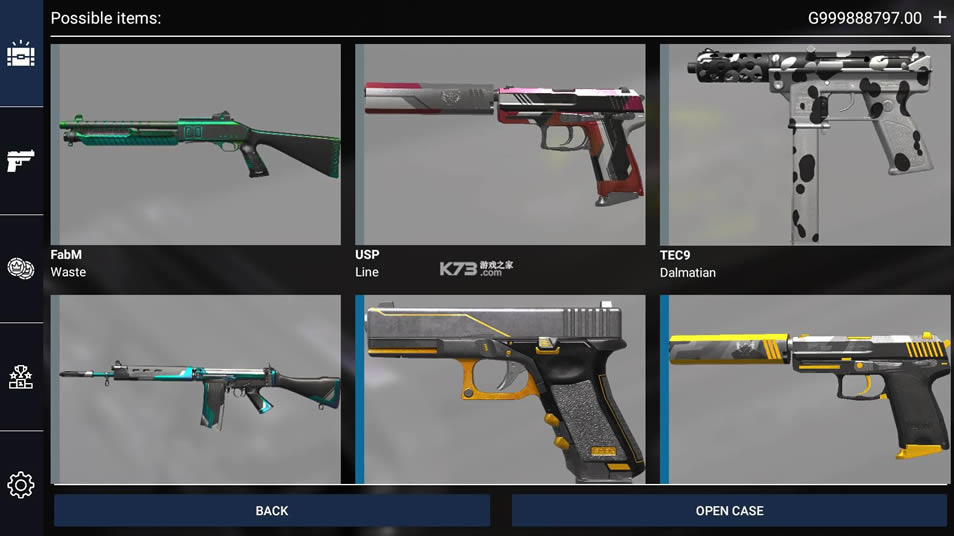Select the teal-striped rifle item
Image resolution: width=954 pixels, height=536 pixels.
(196, 389)
